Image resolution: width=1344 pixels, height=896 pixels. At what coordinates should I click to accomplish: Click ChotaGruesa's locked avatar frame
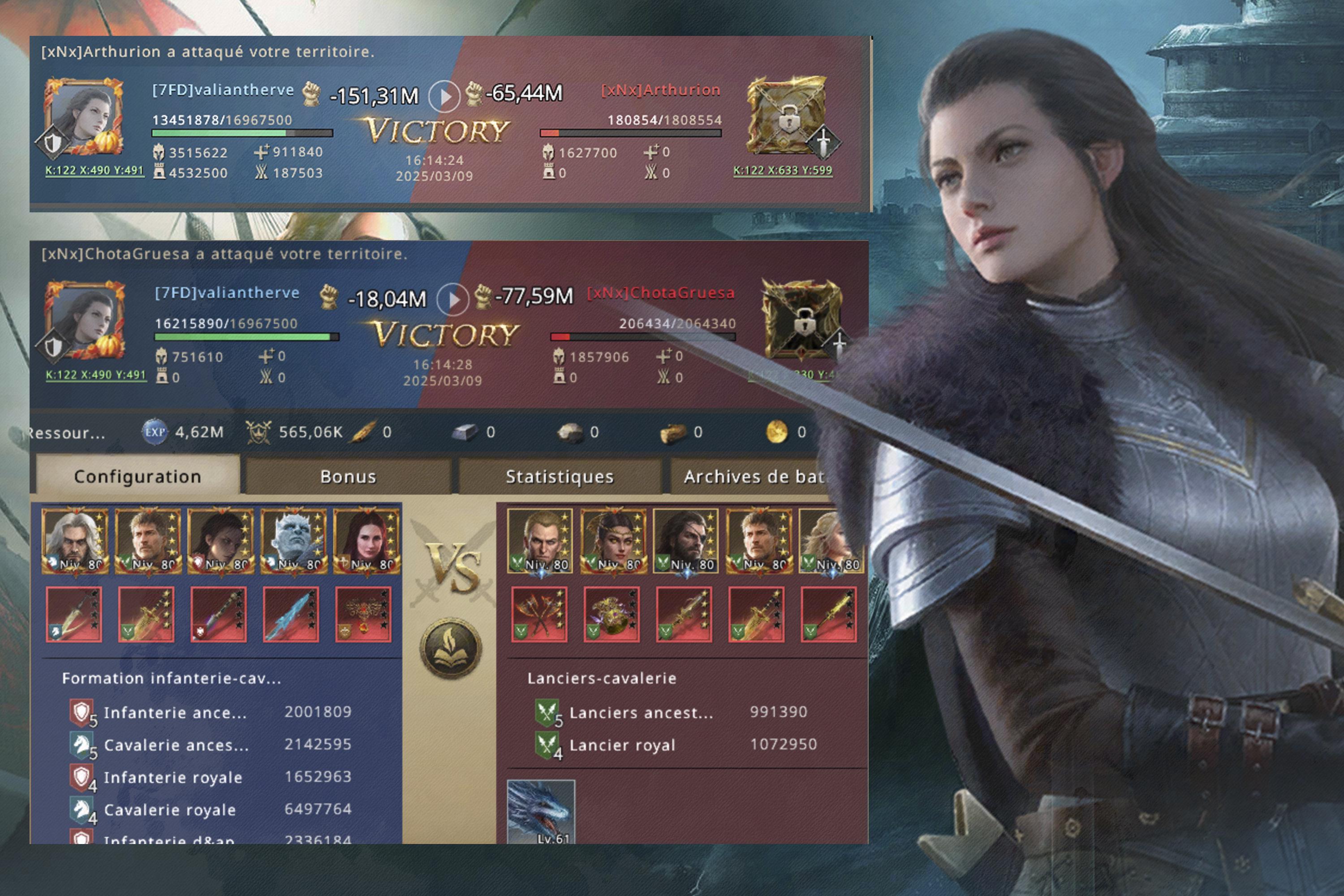coord(801,319)
